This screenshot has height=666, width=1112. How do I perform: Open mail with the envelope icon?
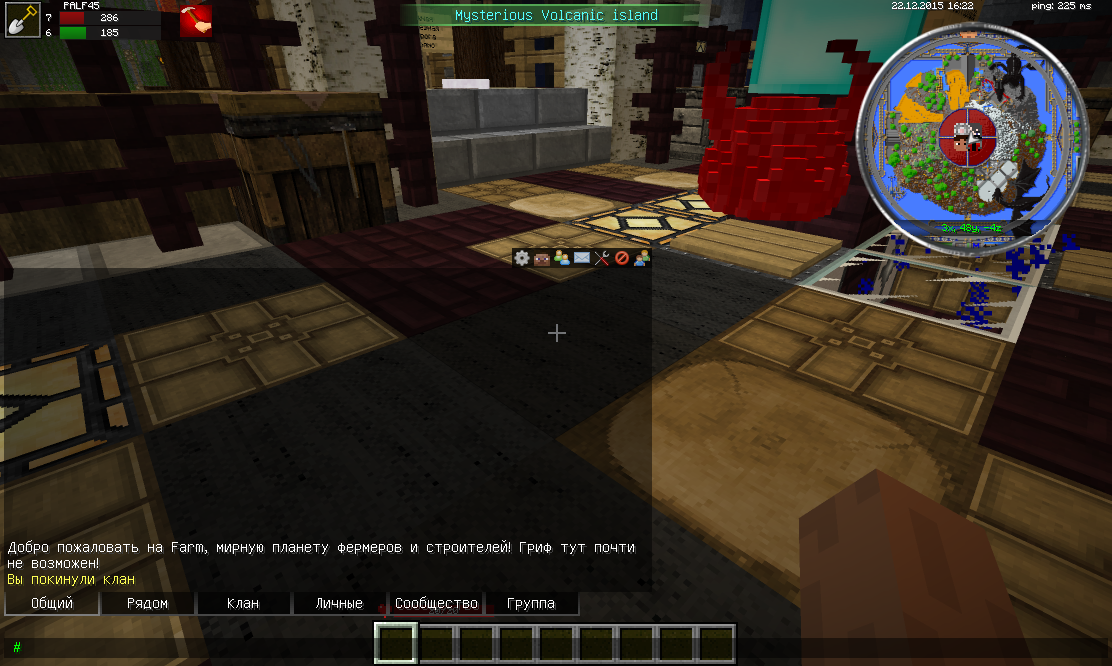(x=581, y=258)
